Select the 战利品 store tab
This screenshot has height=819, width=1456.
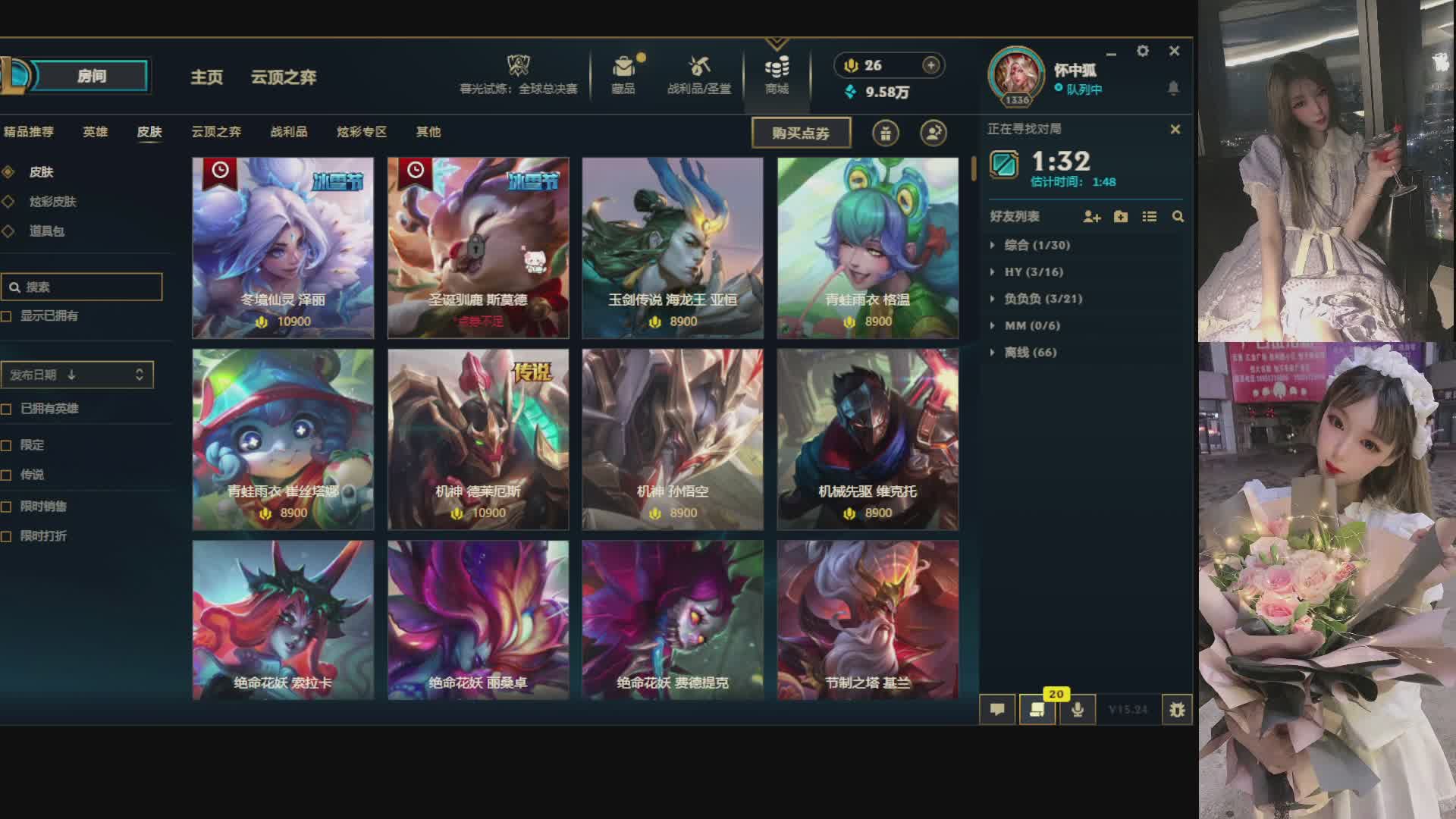click(x=289, y=132)
